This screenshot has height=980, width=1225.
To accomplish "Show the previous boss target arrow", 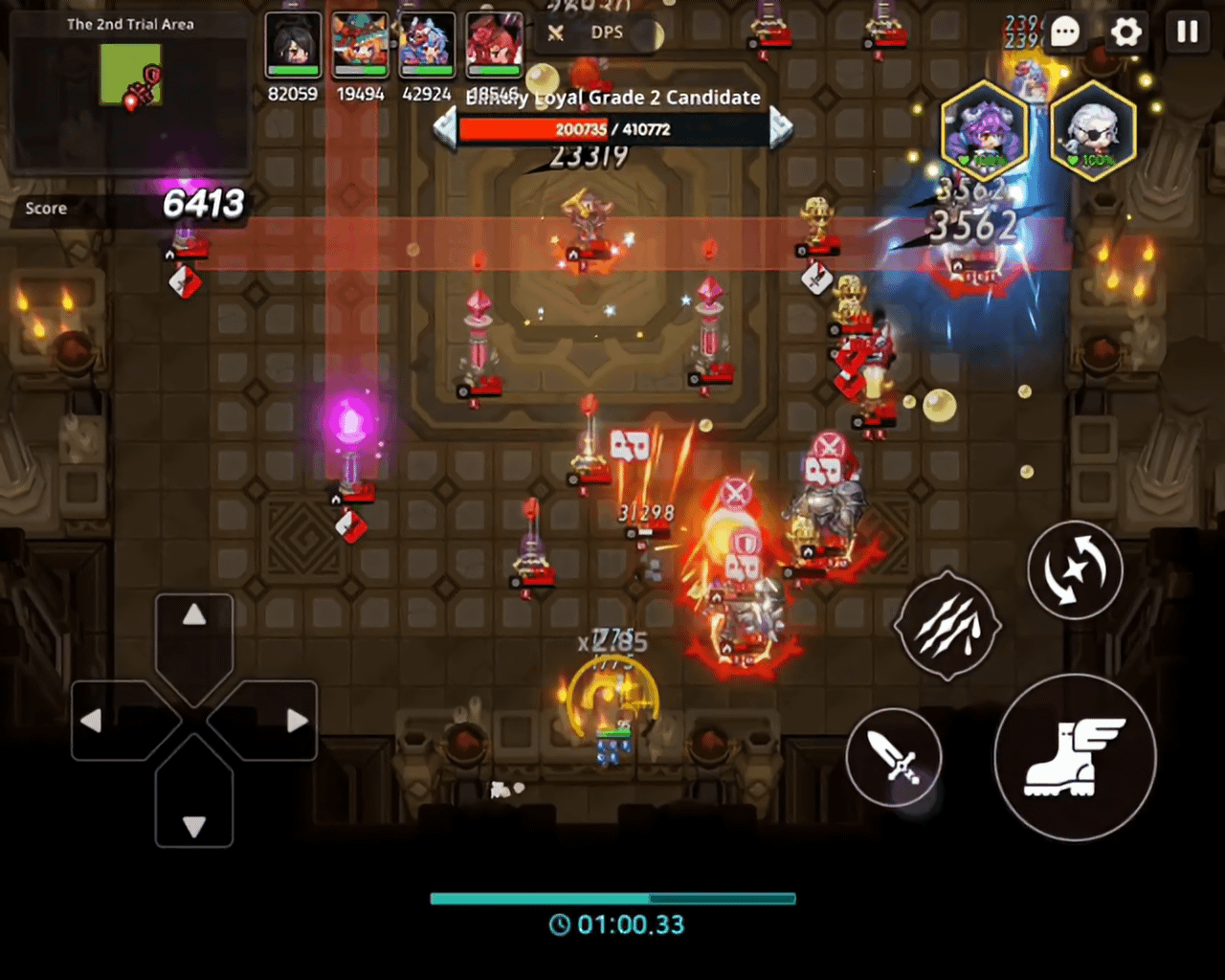I will tap(445, 128).
